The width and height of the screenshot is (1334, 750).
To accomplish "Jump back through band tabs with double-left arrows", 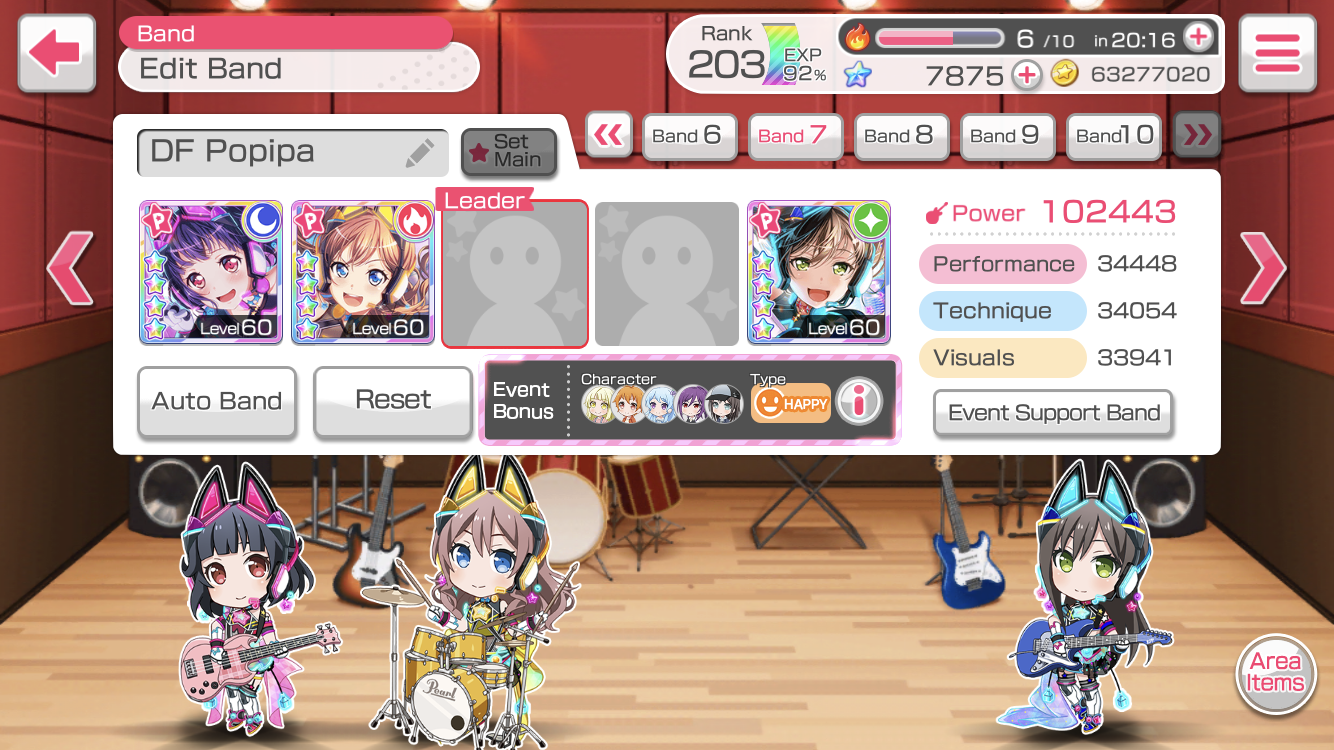I will coord(608,136).
